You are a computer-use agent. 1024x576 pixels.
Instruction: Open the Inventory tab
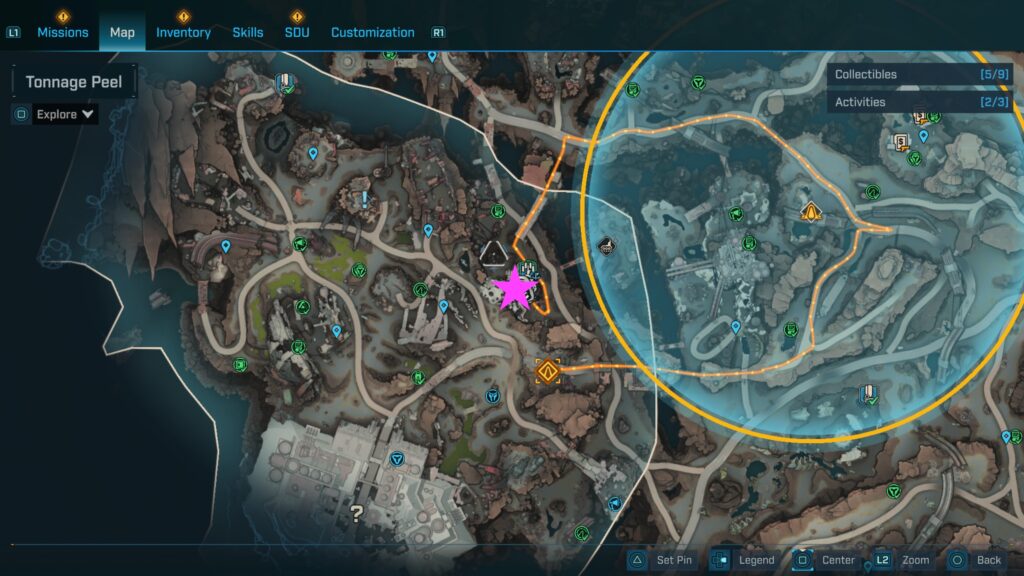[183, 32]
